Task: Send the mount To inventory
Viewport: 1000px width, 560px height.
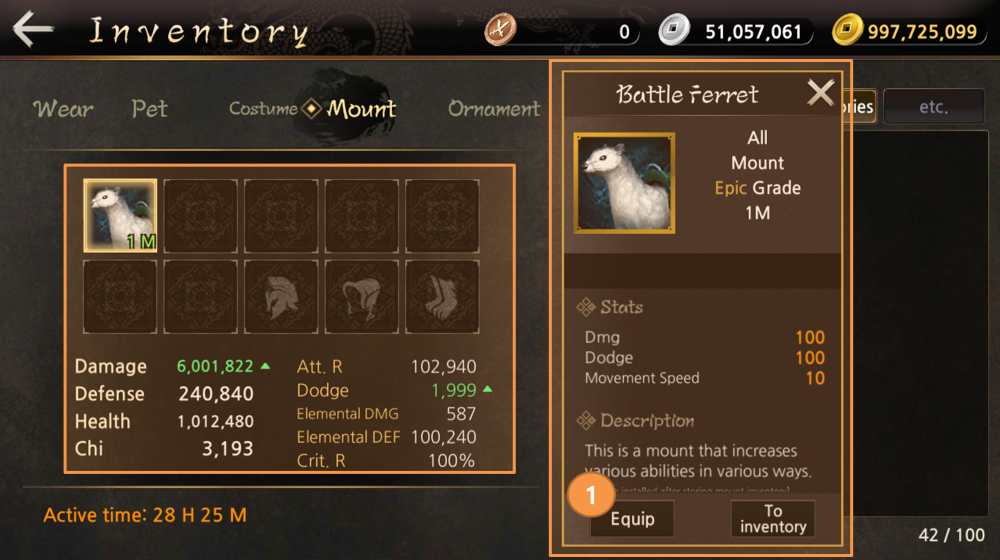Action: 773,519
